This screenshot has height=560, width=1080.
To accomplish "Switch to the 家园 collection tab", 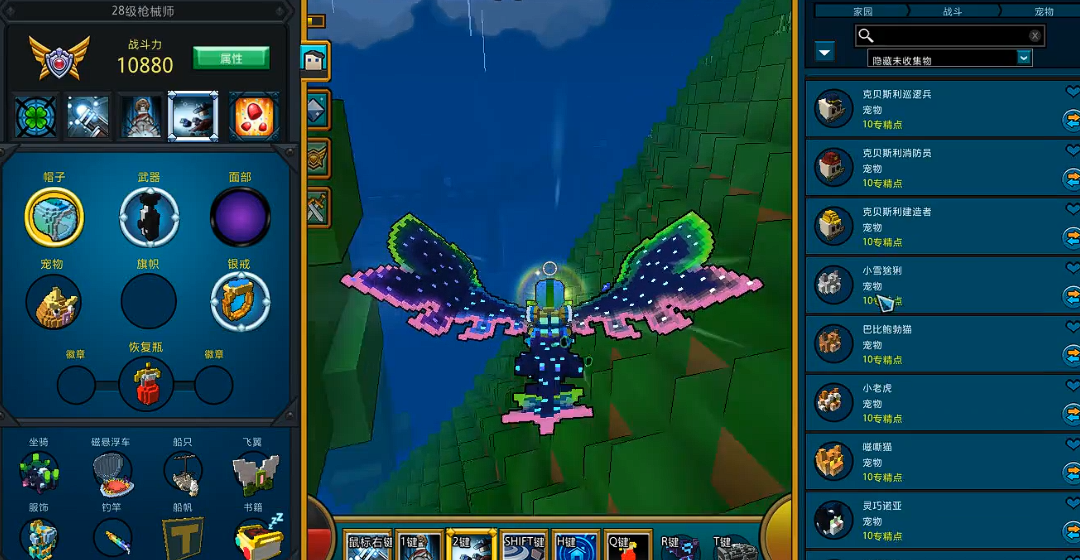I will tap(862, 11).
